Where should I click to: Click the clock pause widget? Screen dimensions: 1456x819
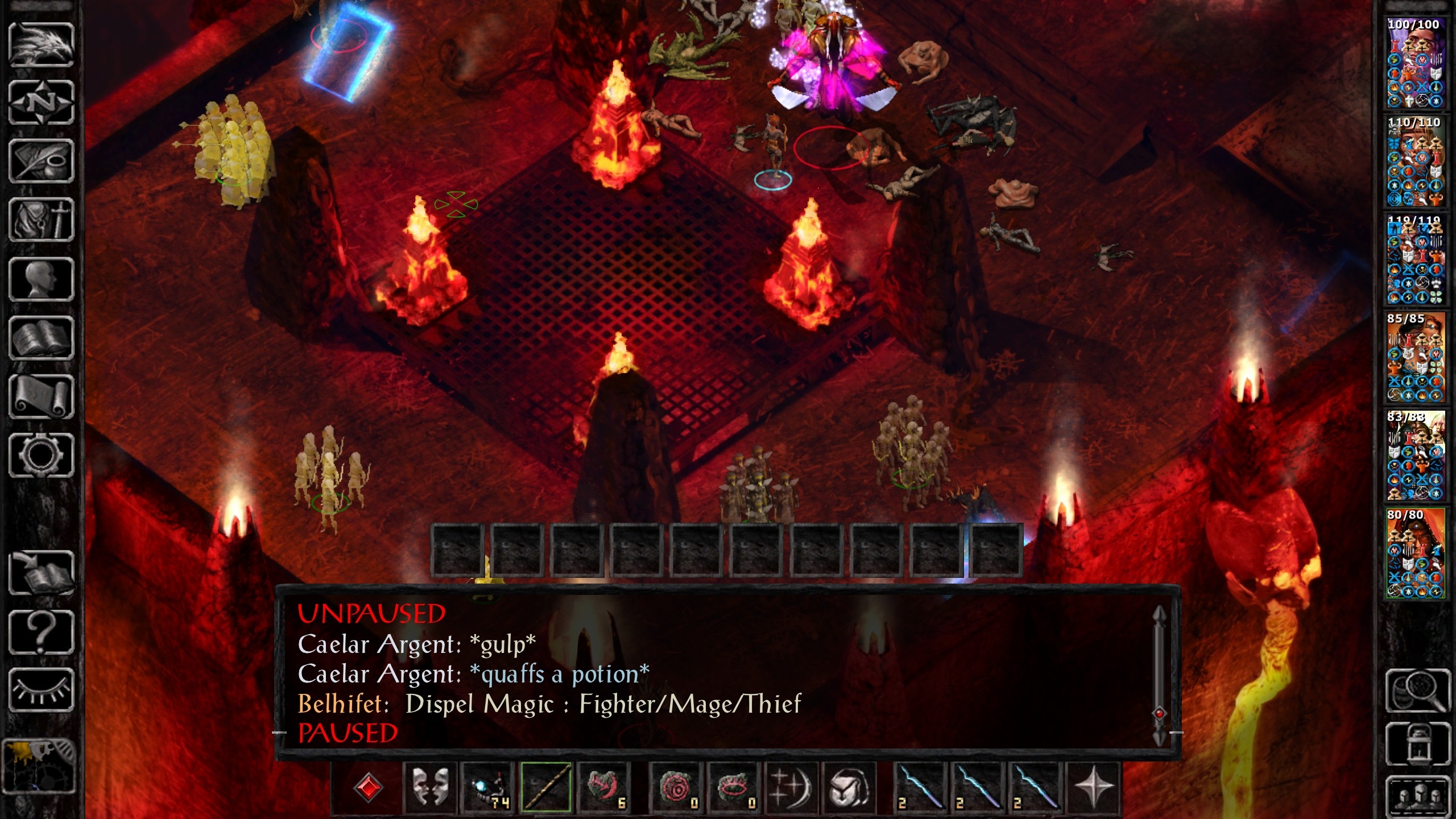click(39, 765)
